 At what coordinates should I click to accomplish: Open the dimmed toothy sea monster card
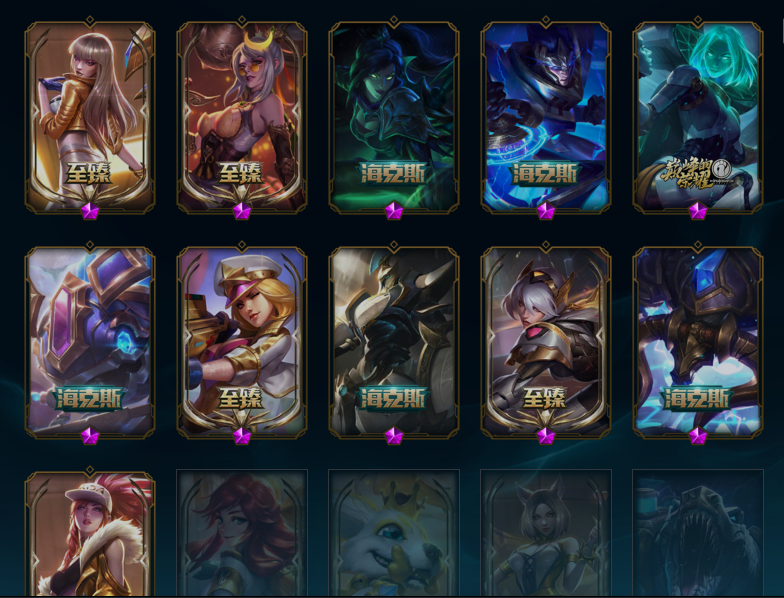[698, 535]
